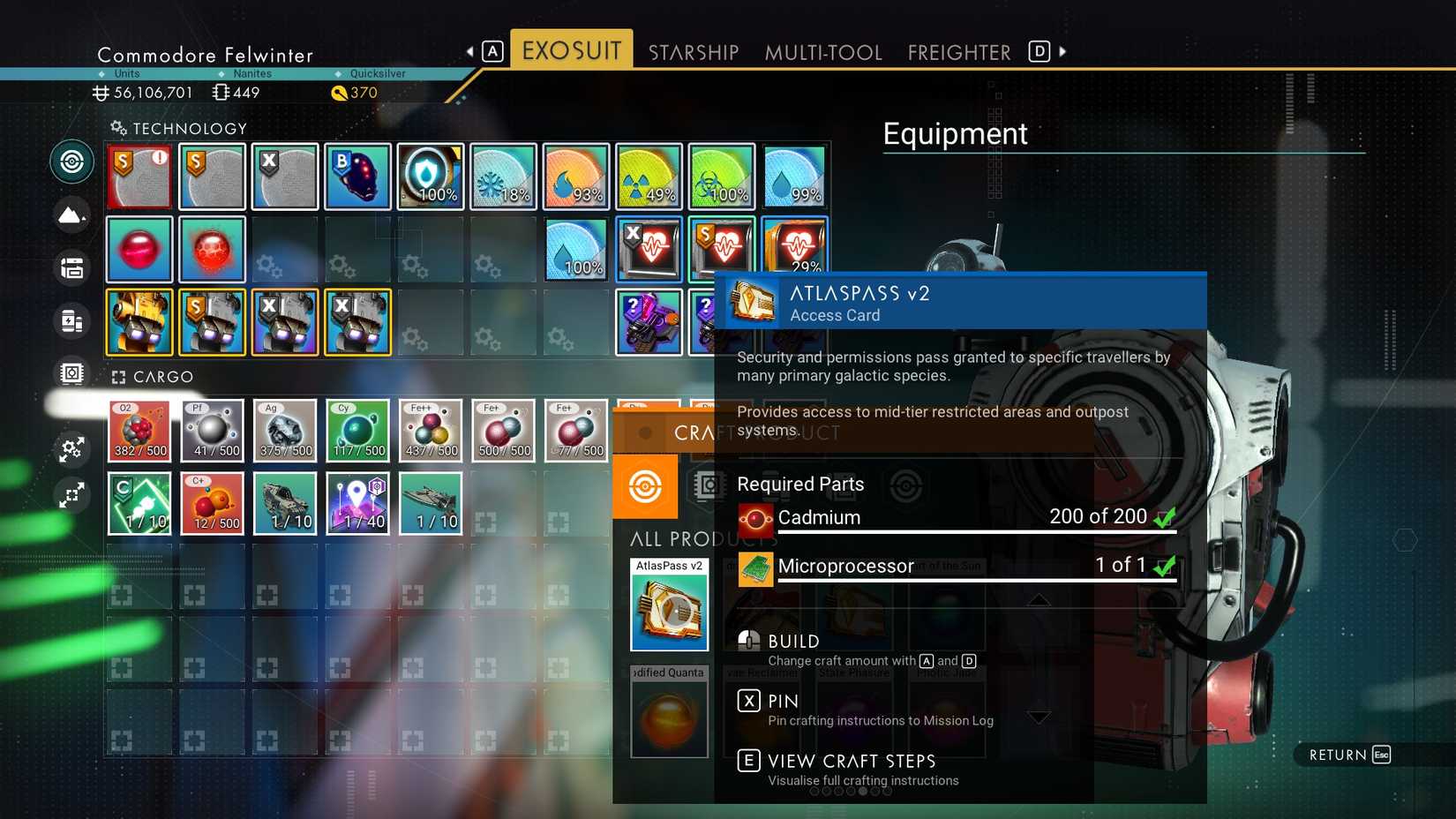Click the expand arrows icon in the sidebar
The width and height of the screenshot is (1456, 819).
coord(71,496)
